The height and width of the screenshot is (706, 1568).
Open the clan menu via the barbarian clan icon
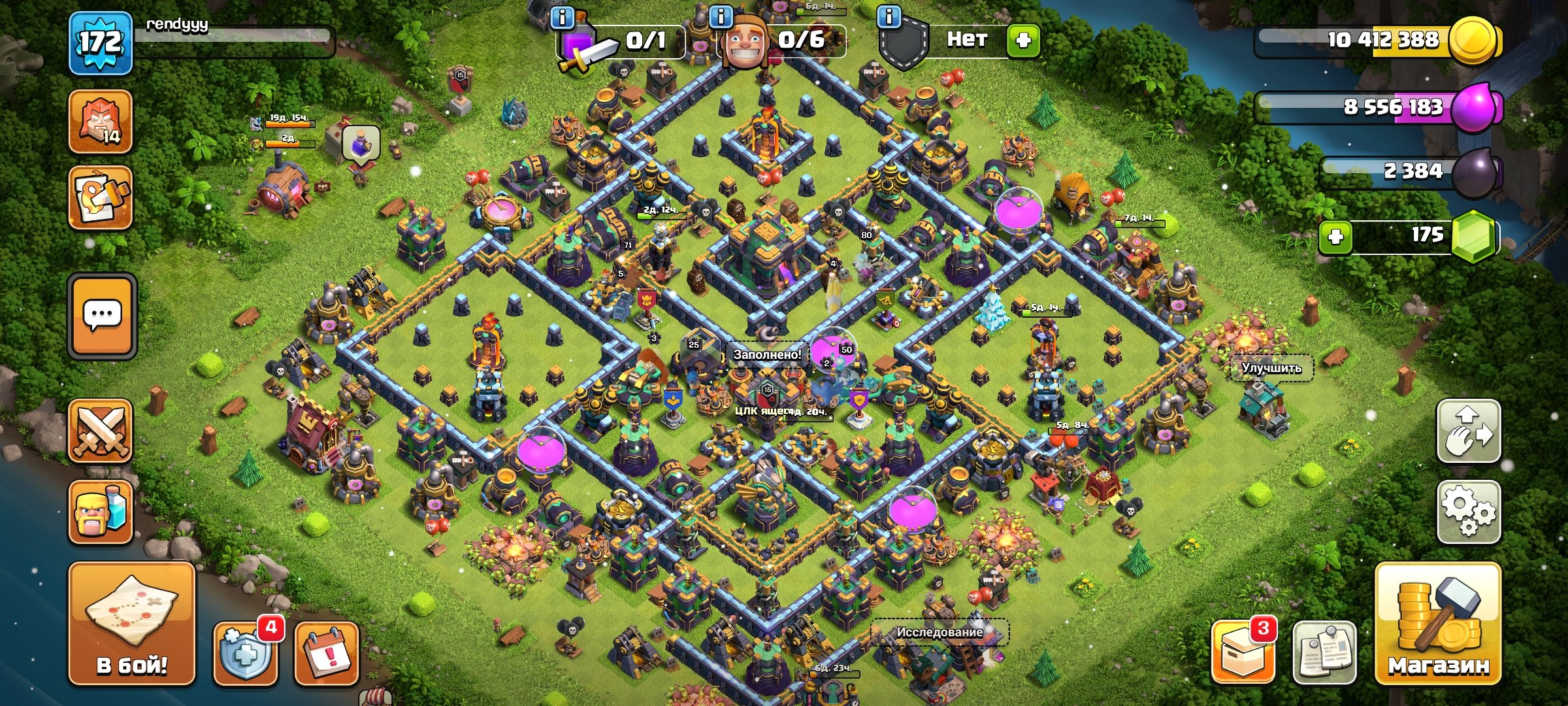click(99, 122)
